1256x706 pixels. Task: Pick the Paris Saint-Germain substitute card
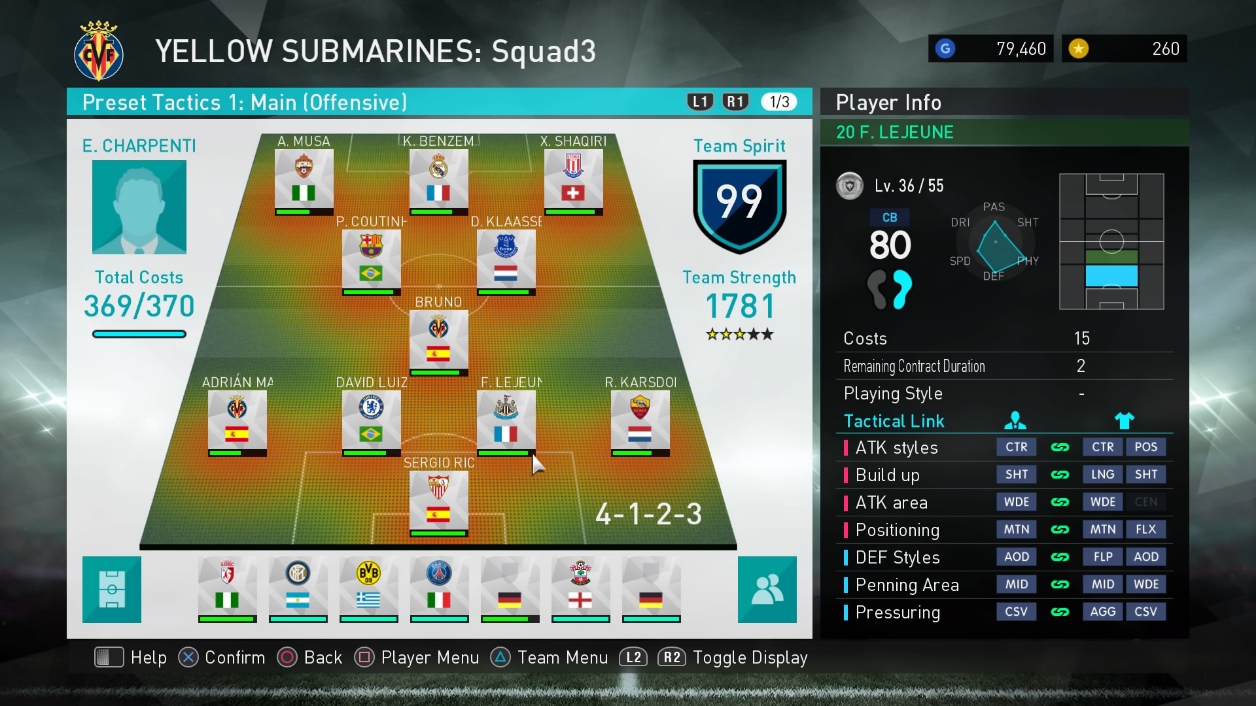tap(439, 589)
